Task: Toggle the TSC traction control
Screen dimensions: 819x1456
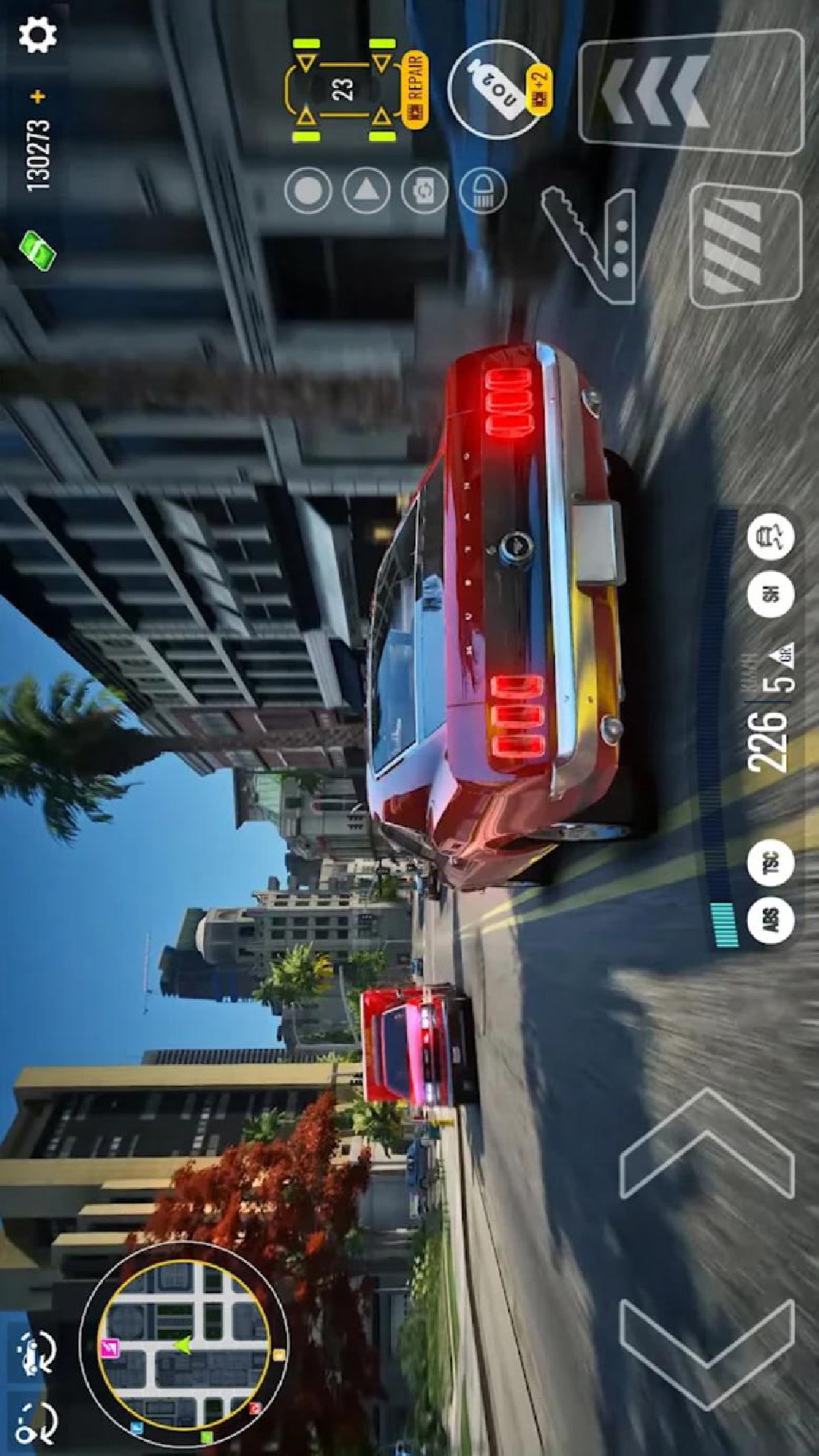Action: click(x=770, y=862)
